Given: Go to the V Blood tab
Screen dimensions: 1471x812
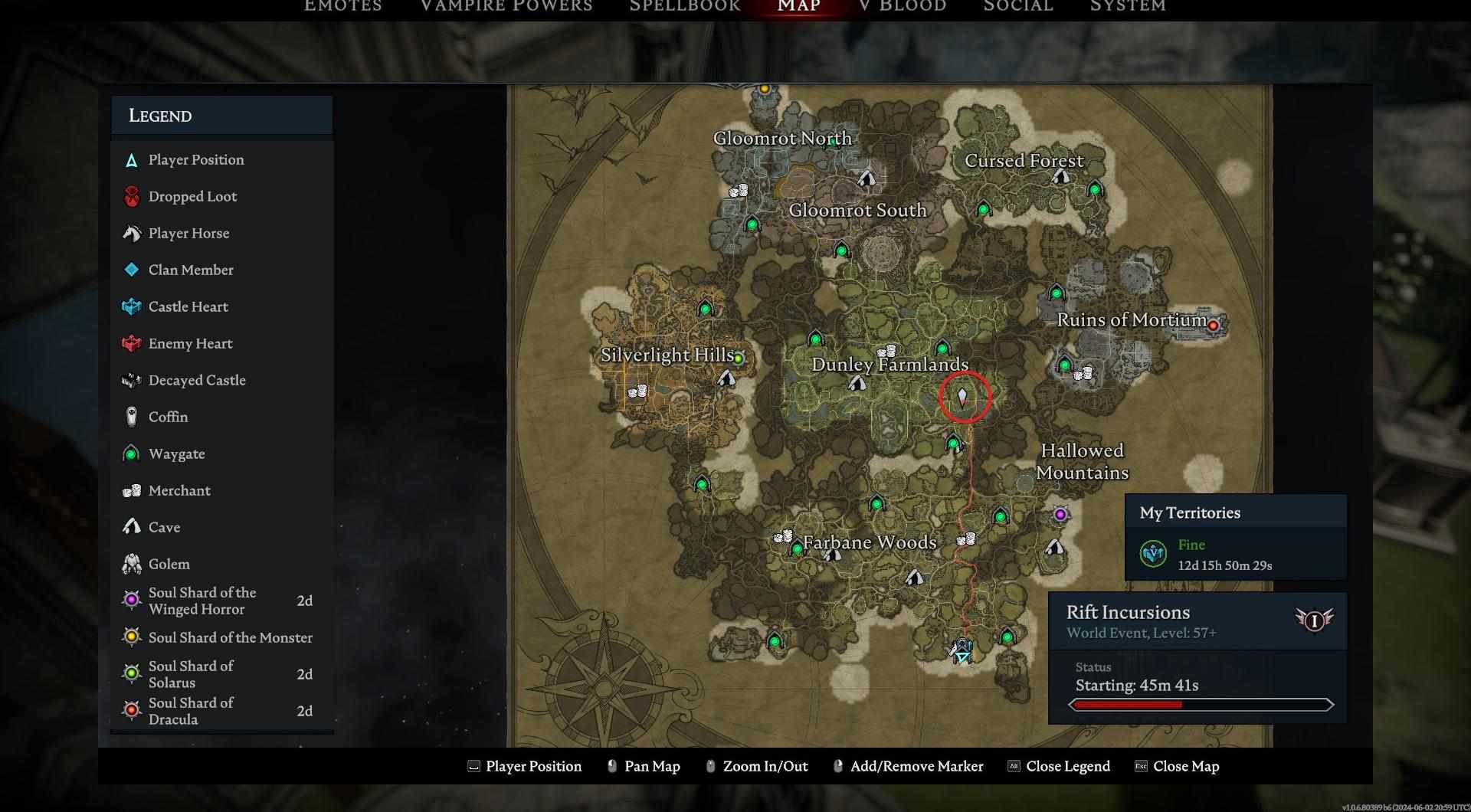Looking at the screenshot, I should point(903,6).
